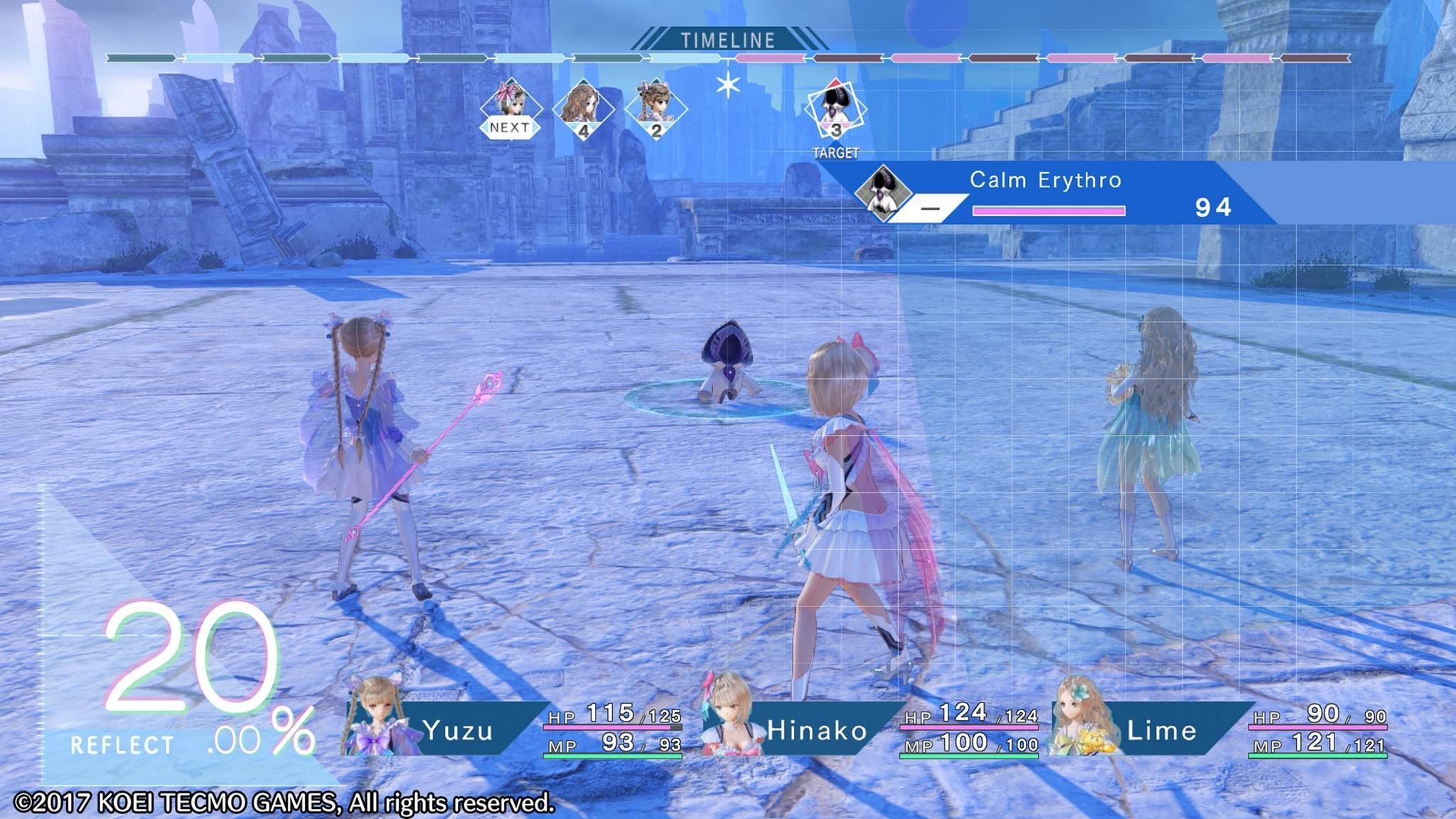Click the NEXT turn portrait on the timeline
This screenshot has width=1456, height=819.
(x=510, y=108)
